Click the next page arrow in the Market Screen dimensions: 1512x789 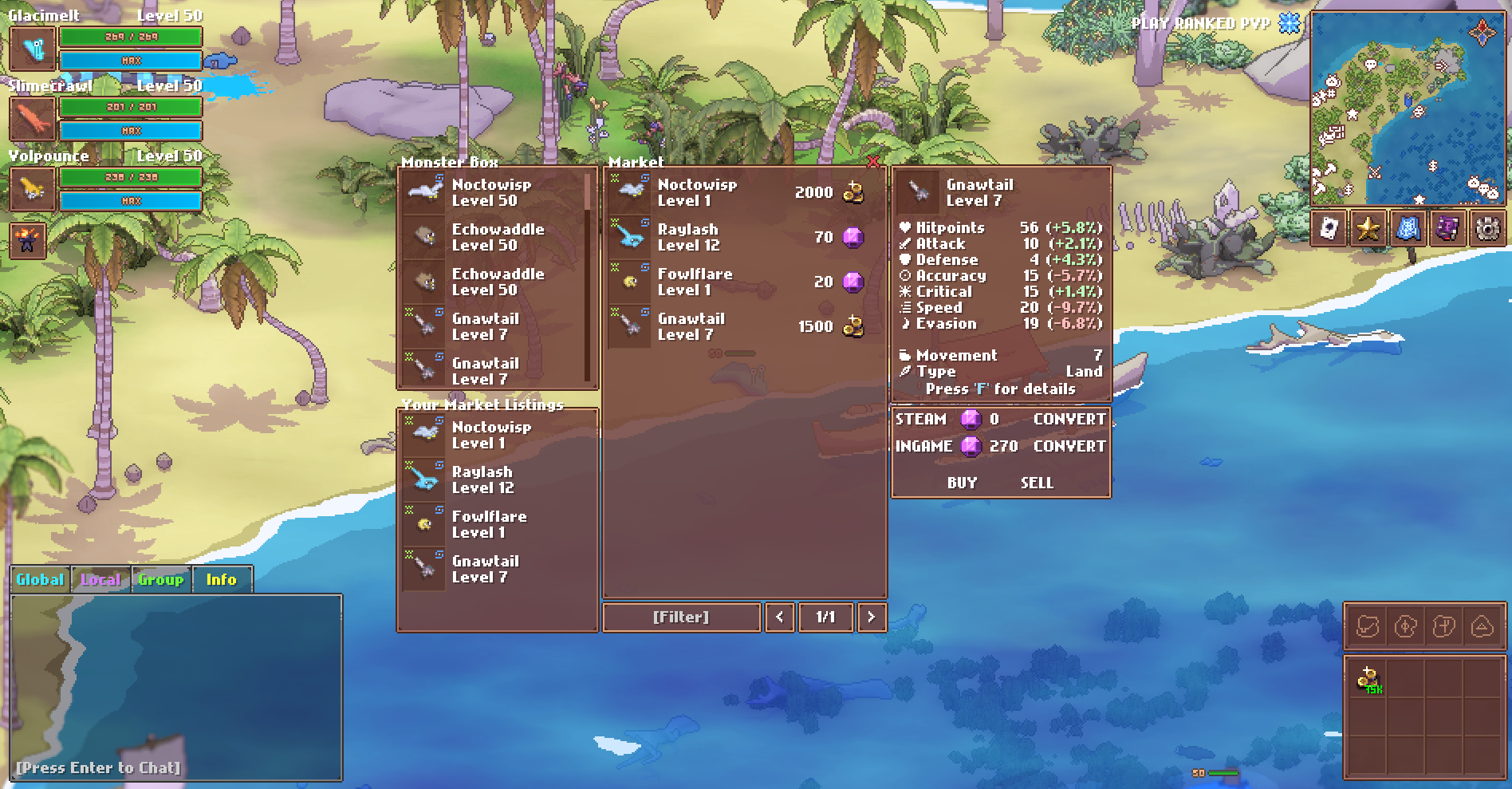pos(872,617)
